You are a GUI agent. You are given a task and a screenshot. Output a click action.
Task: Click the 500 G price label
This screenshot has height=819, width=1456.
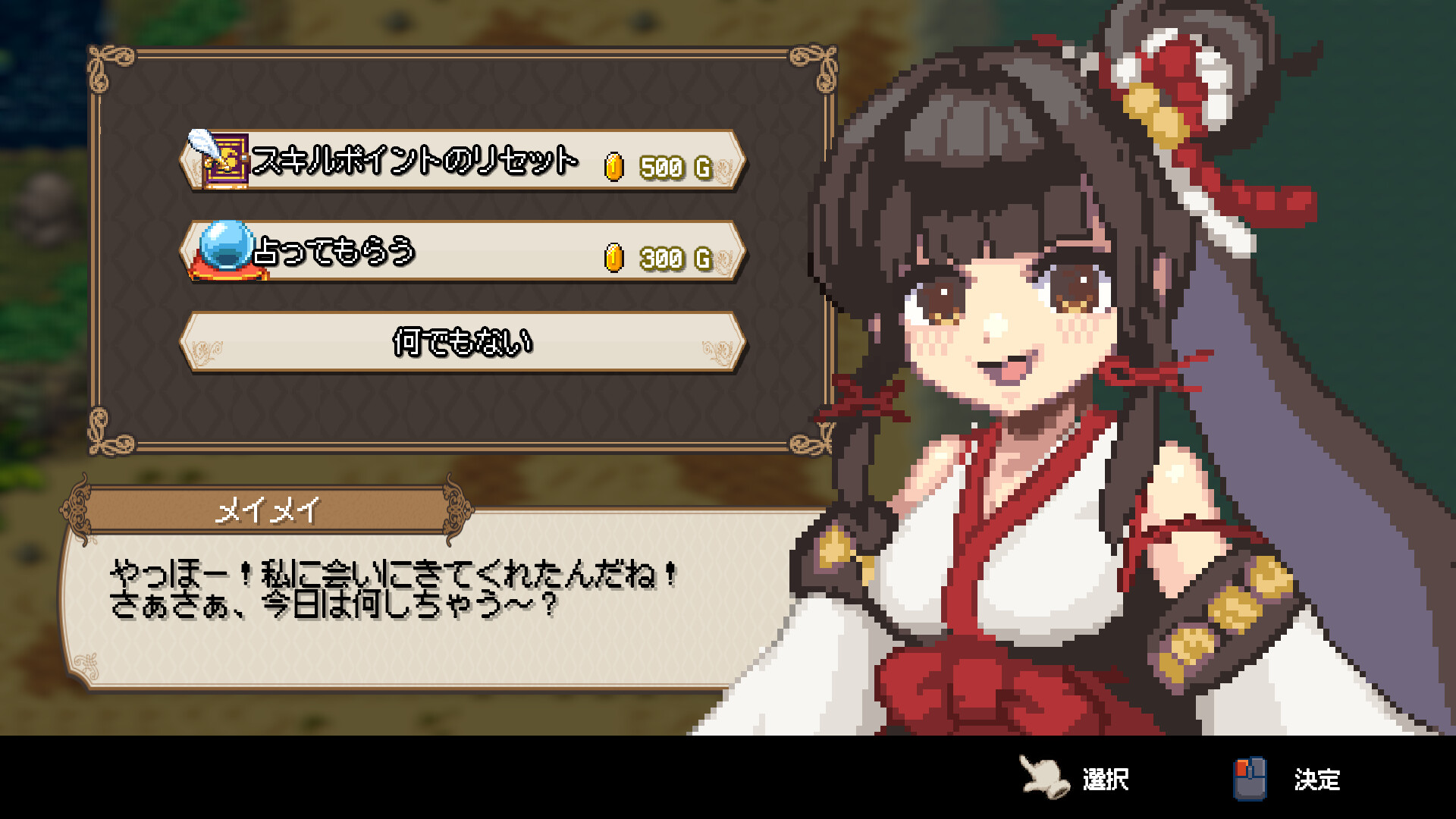667,166
